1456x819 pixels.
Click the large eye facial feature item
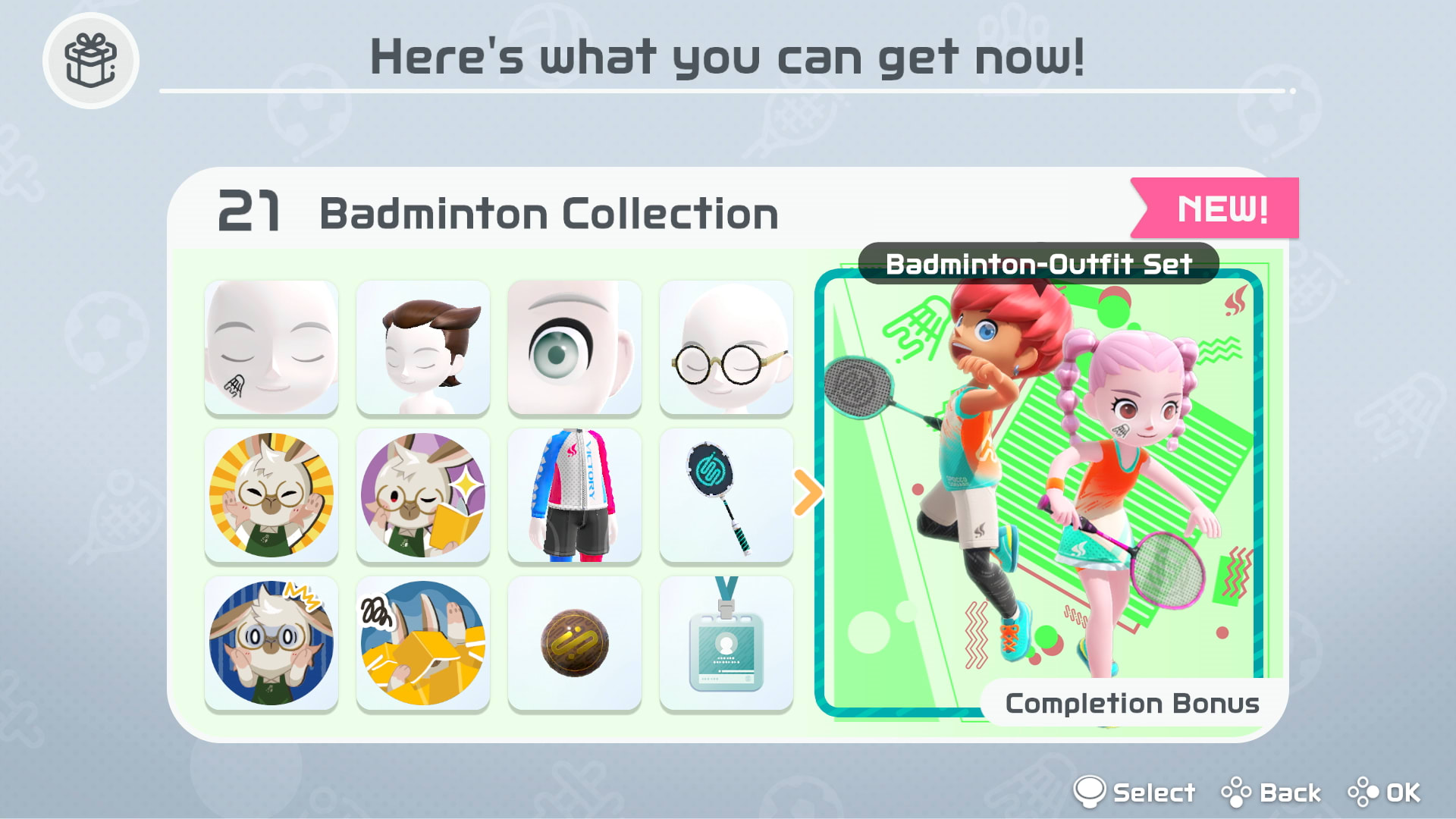tap(574, 347)
